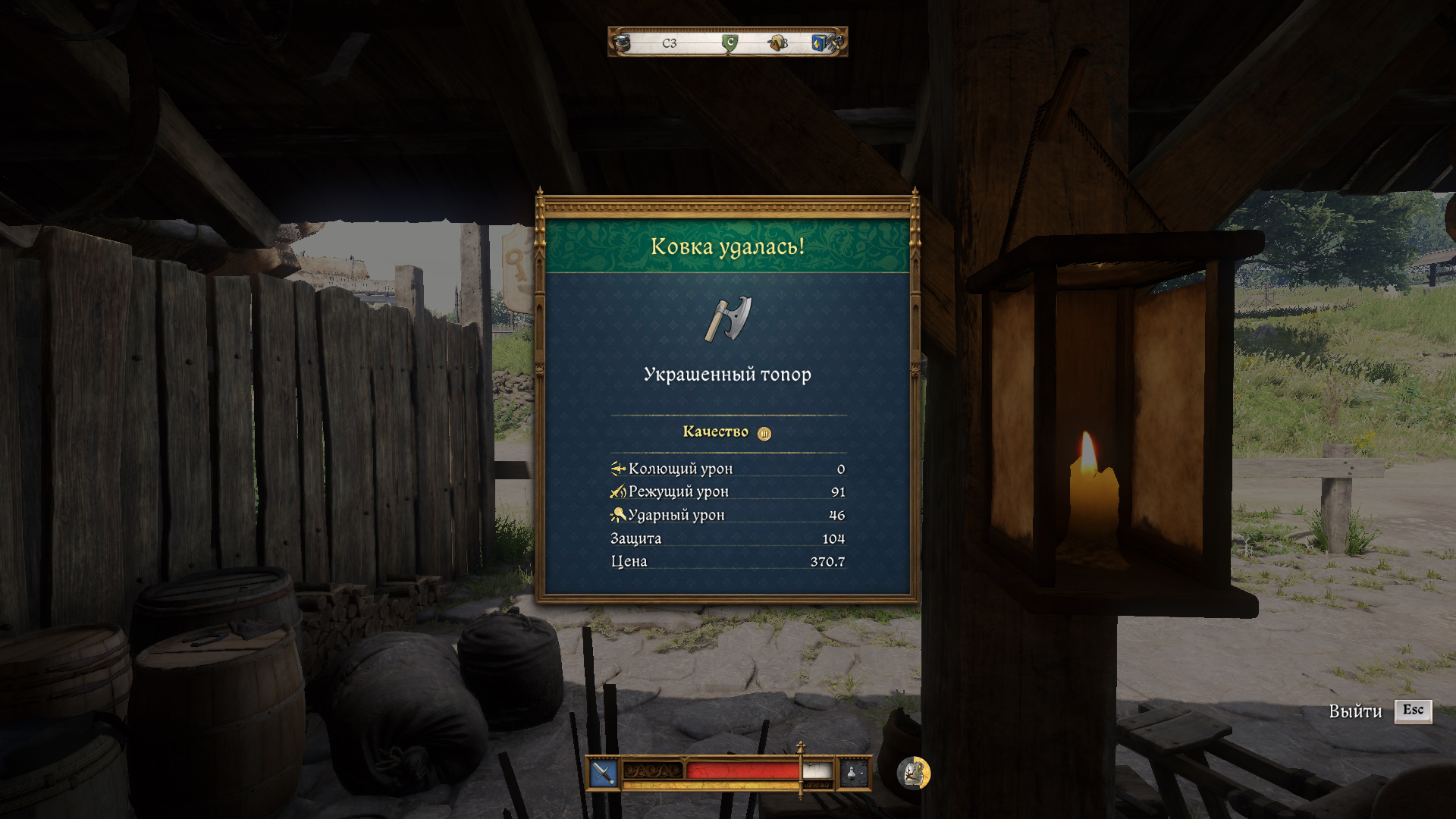Select the sword weapon icon on the HUD

(x=604, y=773)
